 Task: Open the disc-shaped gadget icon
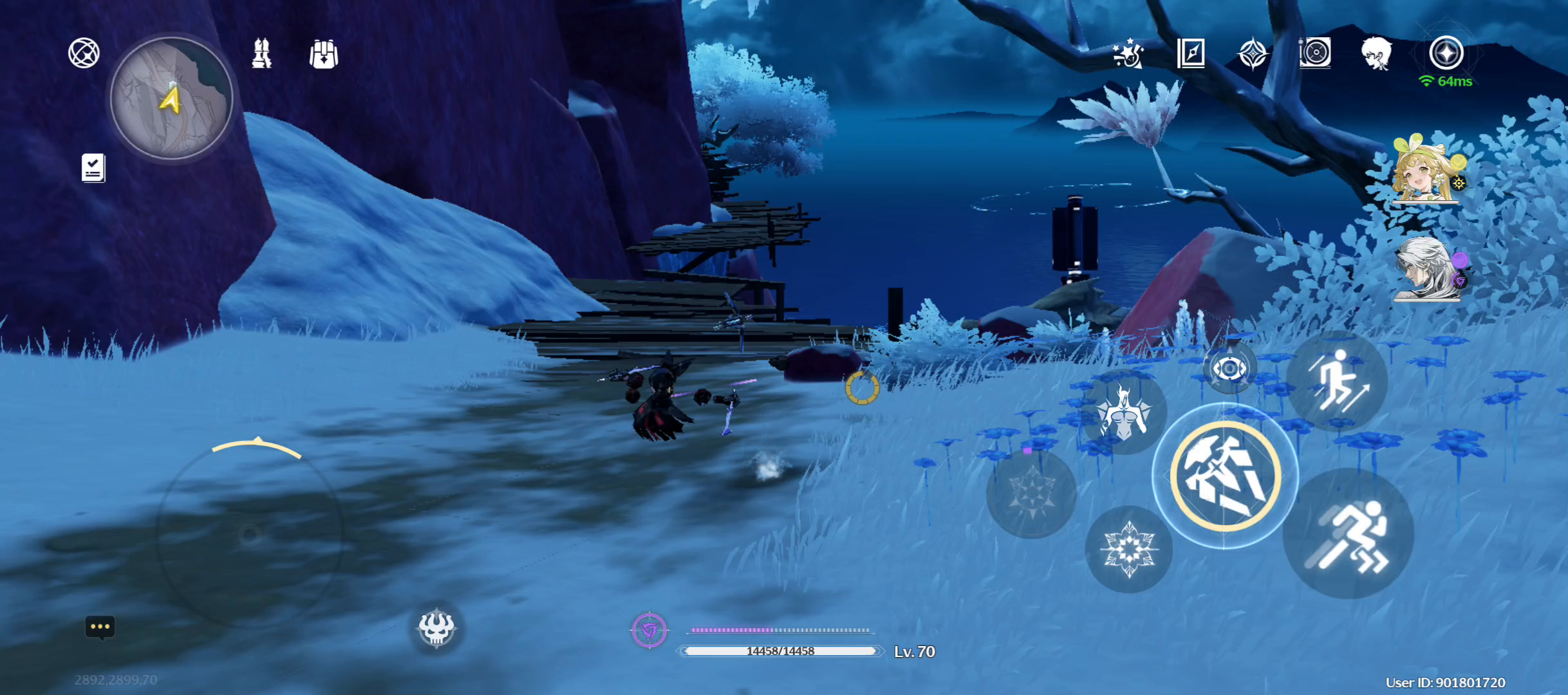tap(1314, 53)
